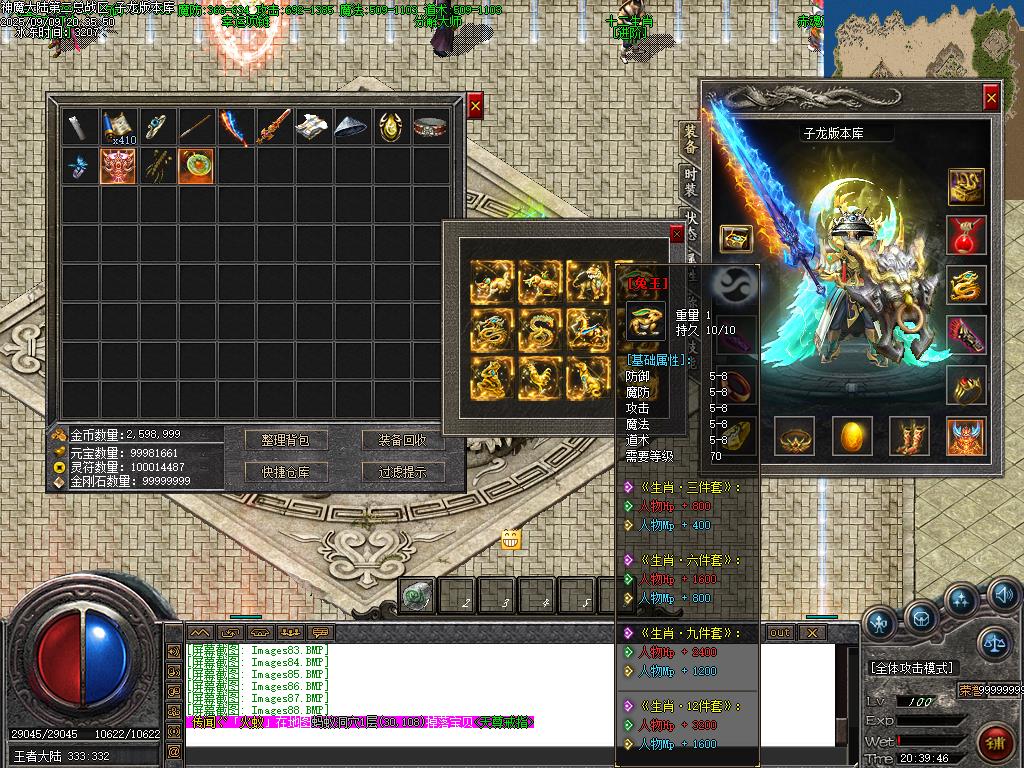Viewport: 1024px width, 768px height.
Task: Switch to the 时装 fashion tab
Action: (x=690, y=182)
